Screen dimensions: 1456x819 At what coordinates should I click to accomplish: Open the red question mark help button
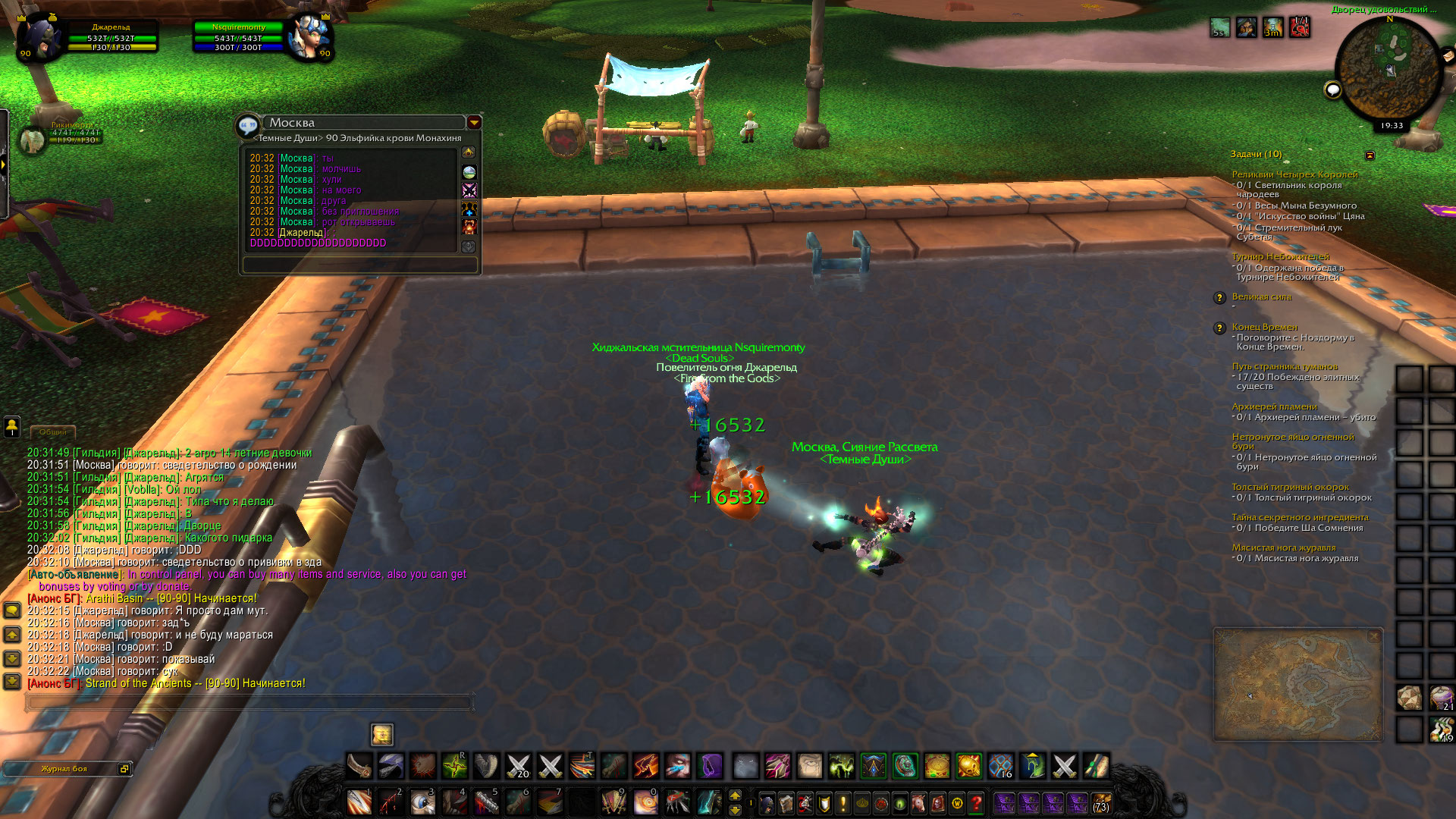(976, 802)
